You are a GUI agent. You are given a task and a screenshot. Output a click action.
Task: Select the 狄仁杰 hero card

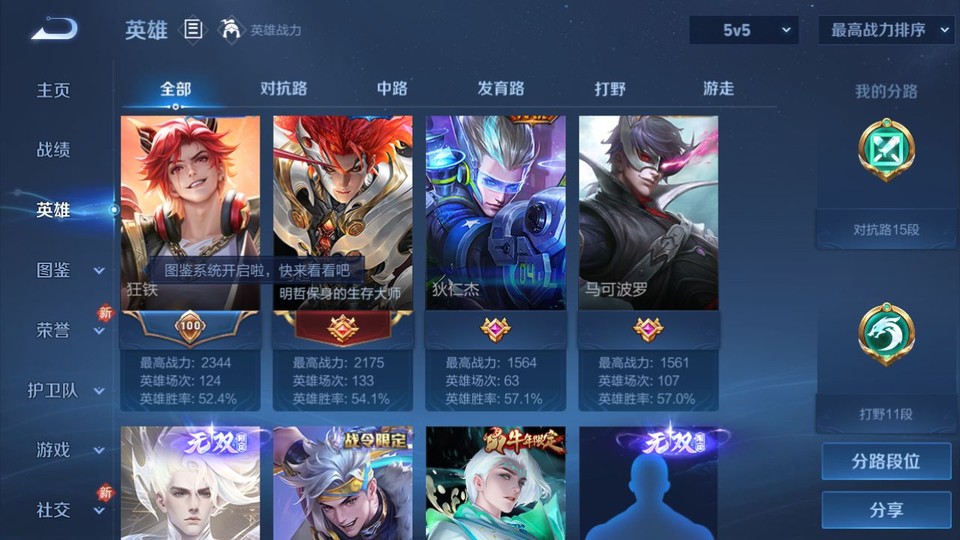pyautogui.click(x=496, y=215)
